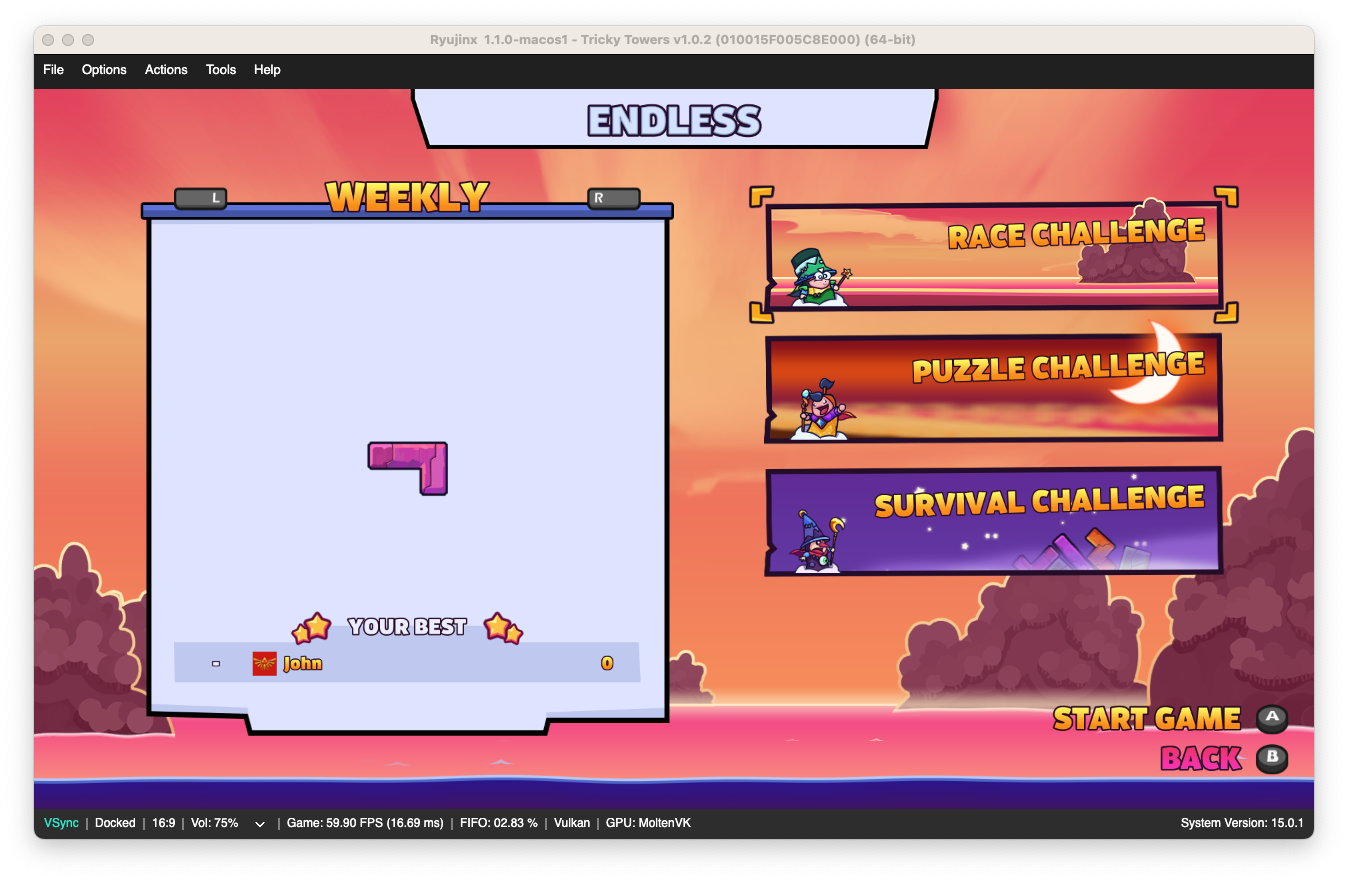Screen dimensions: 1348x881
Task: Open the Tools menu
Action: tap(220, 70)
